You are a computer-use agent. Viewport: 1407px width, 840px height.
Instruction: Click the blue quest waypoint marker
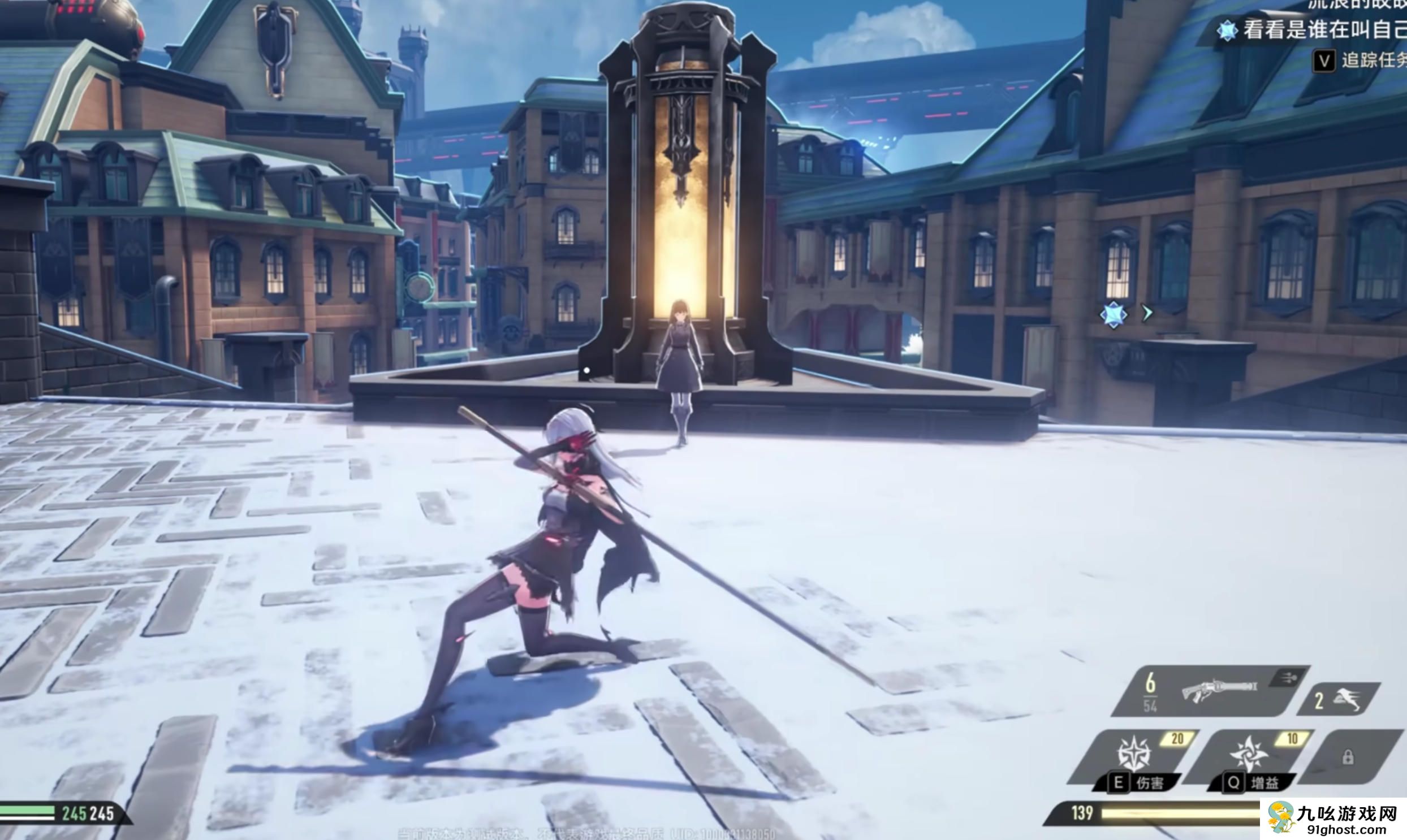pyautogui.click(x=1113, y=315)
